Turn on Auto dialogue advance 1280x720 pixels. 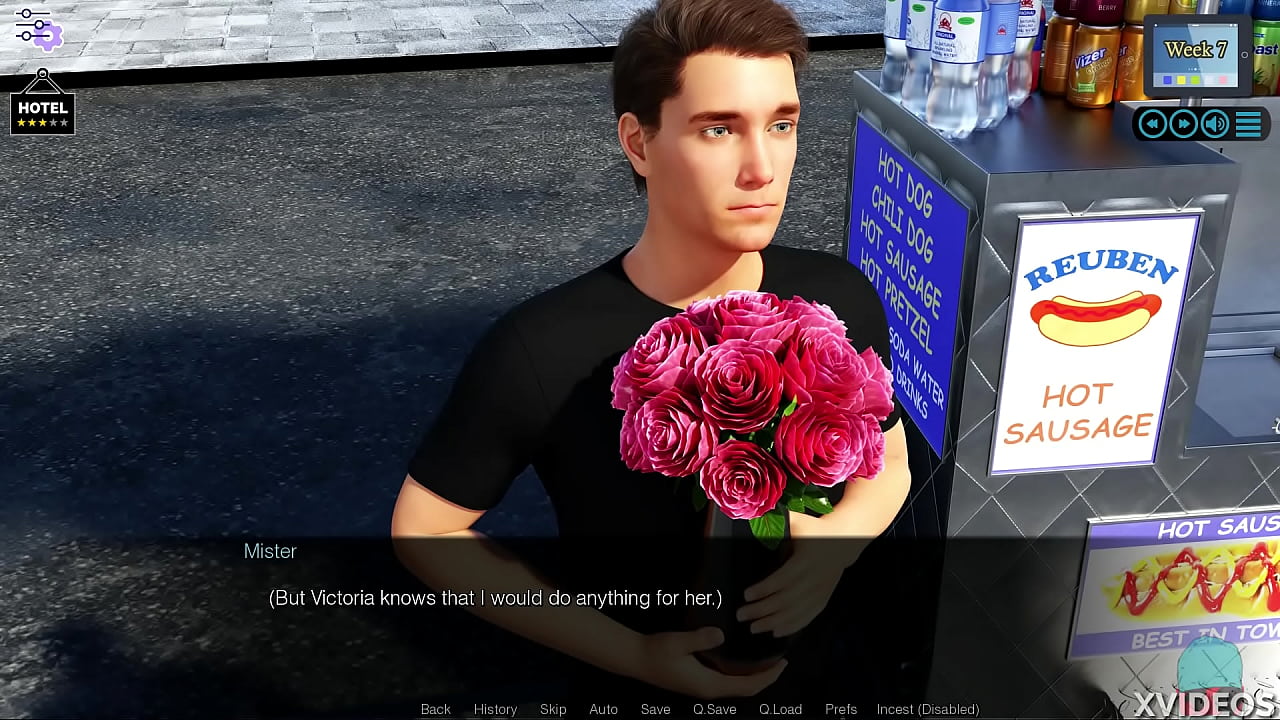click(603, 709)
